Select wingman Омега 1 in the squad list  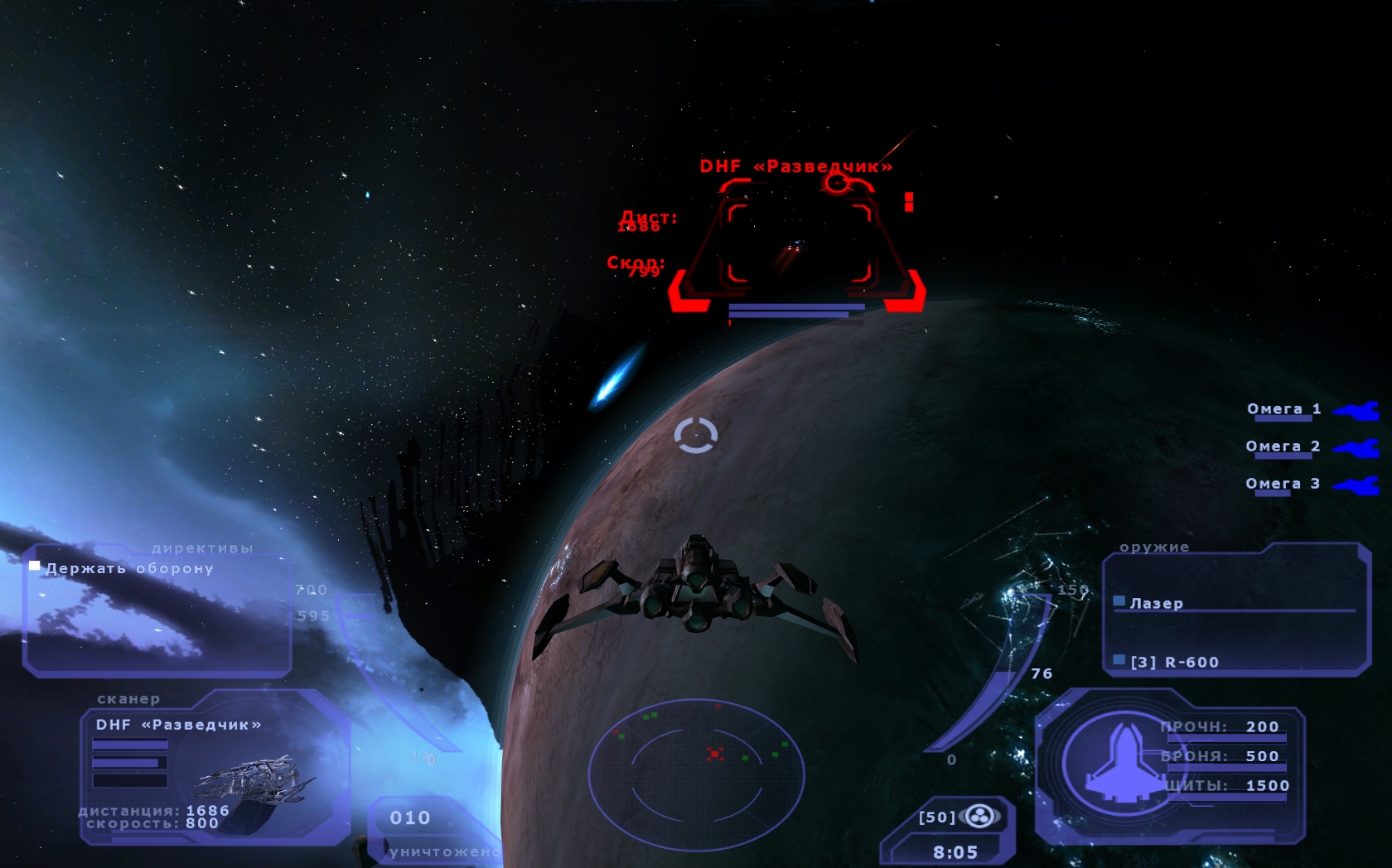pyautogui.click(x=1284, y=409)
